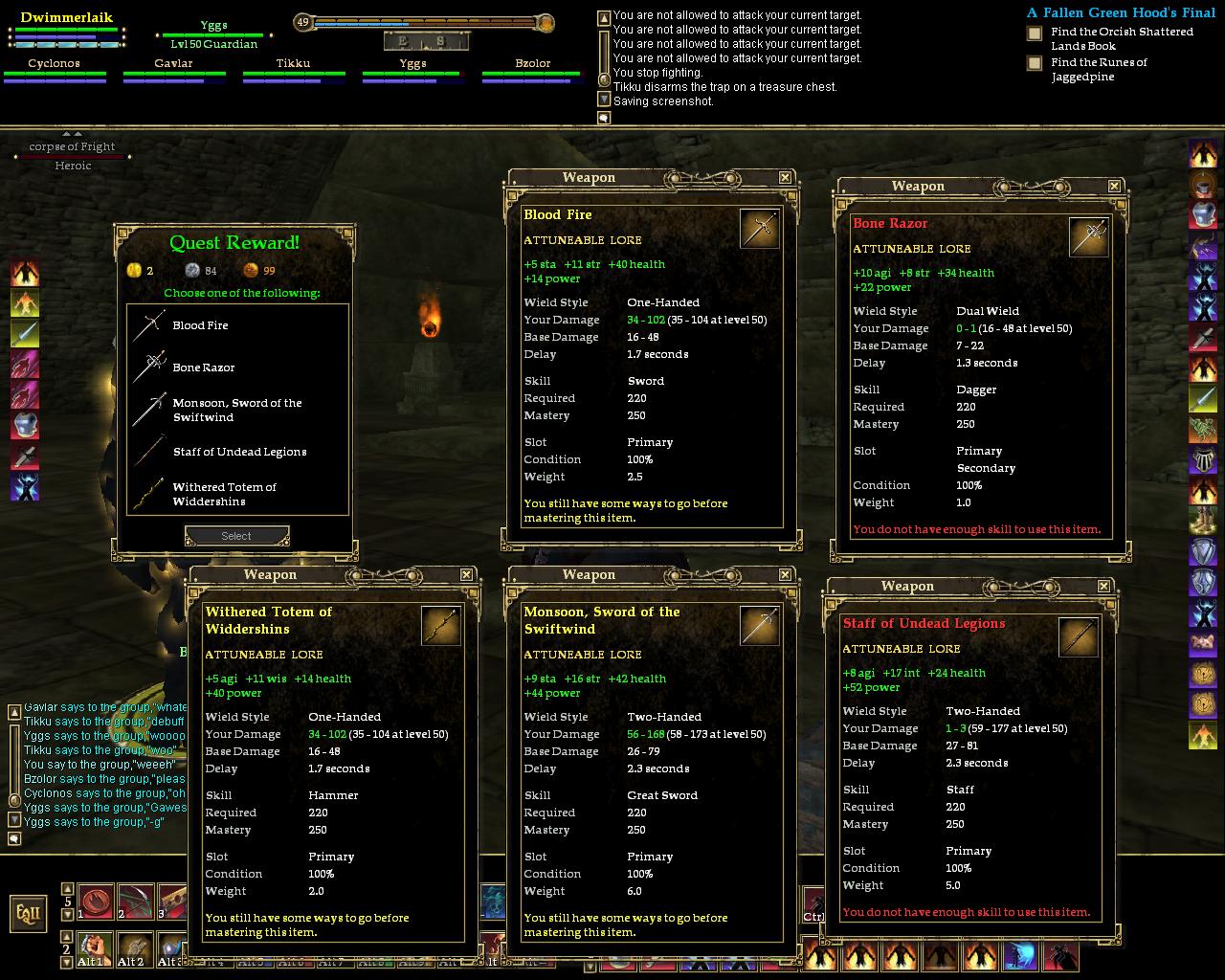Close the Withered Totem of Widdershins window
This screenshot has height=980, width=1225.
[466, 574]
